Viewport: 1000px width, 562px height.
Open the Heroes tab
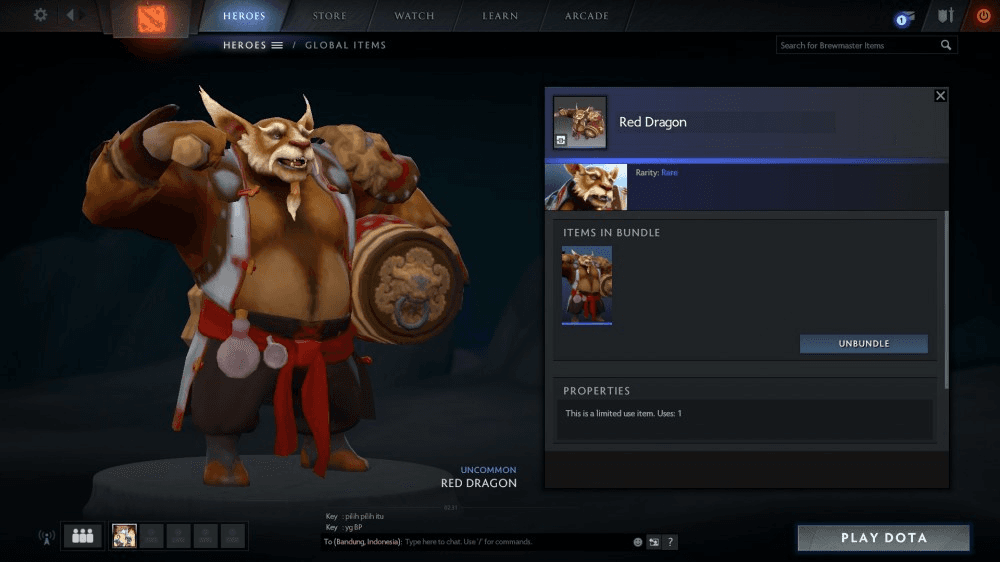point(244,16)
